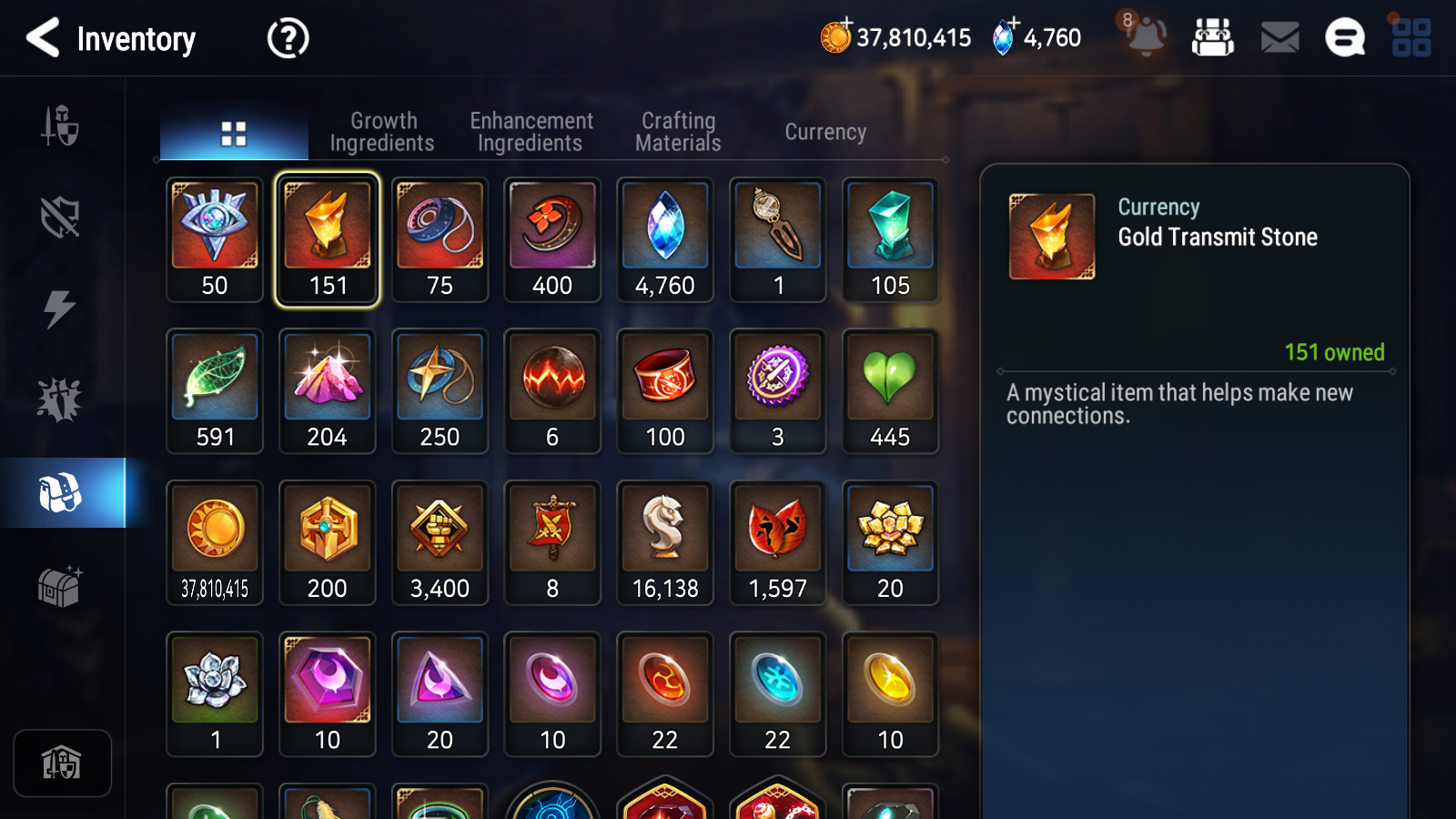Show the Crafting Materials tab
Screen dimensions: 1456x819
pos(678,132)
